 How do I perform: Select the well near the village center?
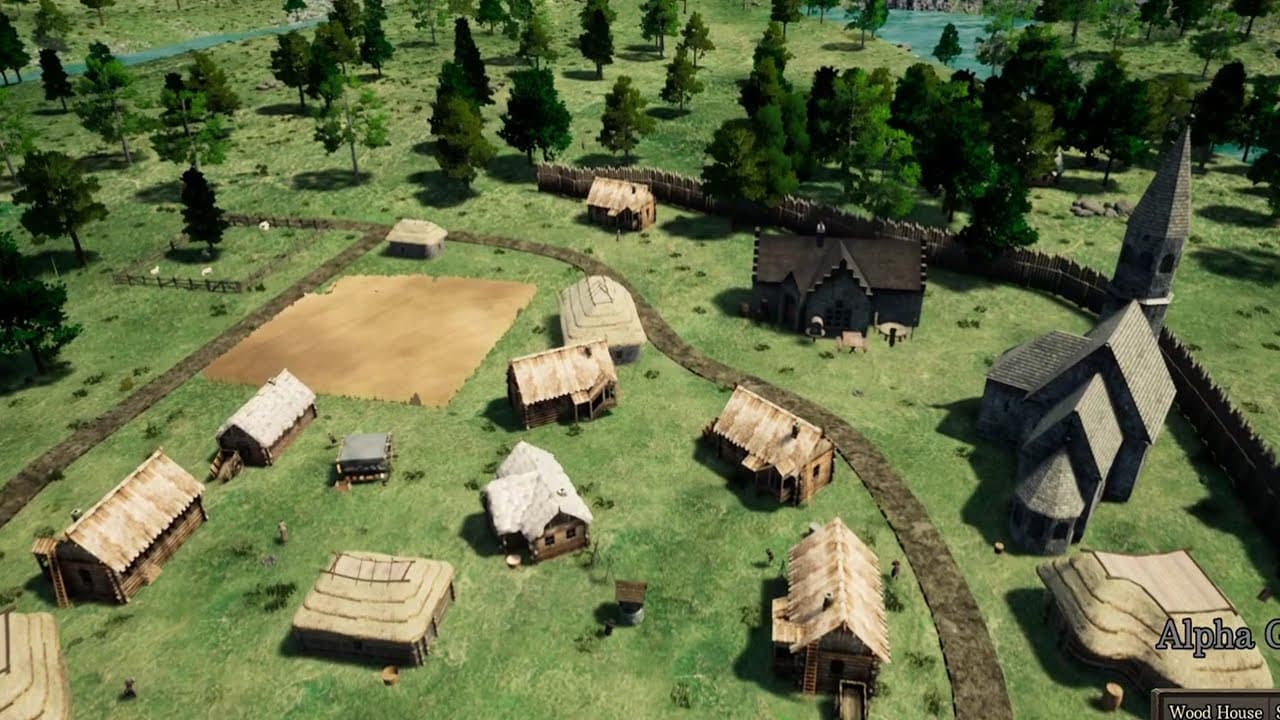[632, 605]
